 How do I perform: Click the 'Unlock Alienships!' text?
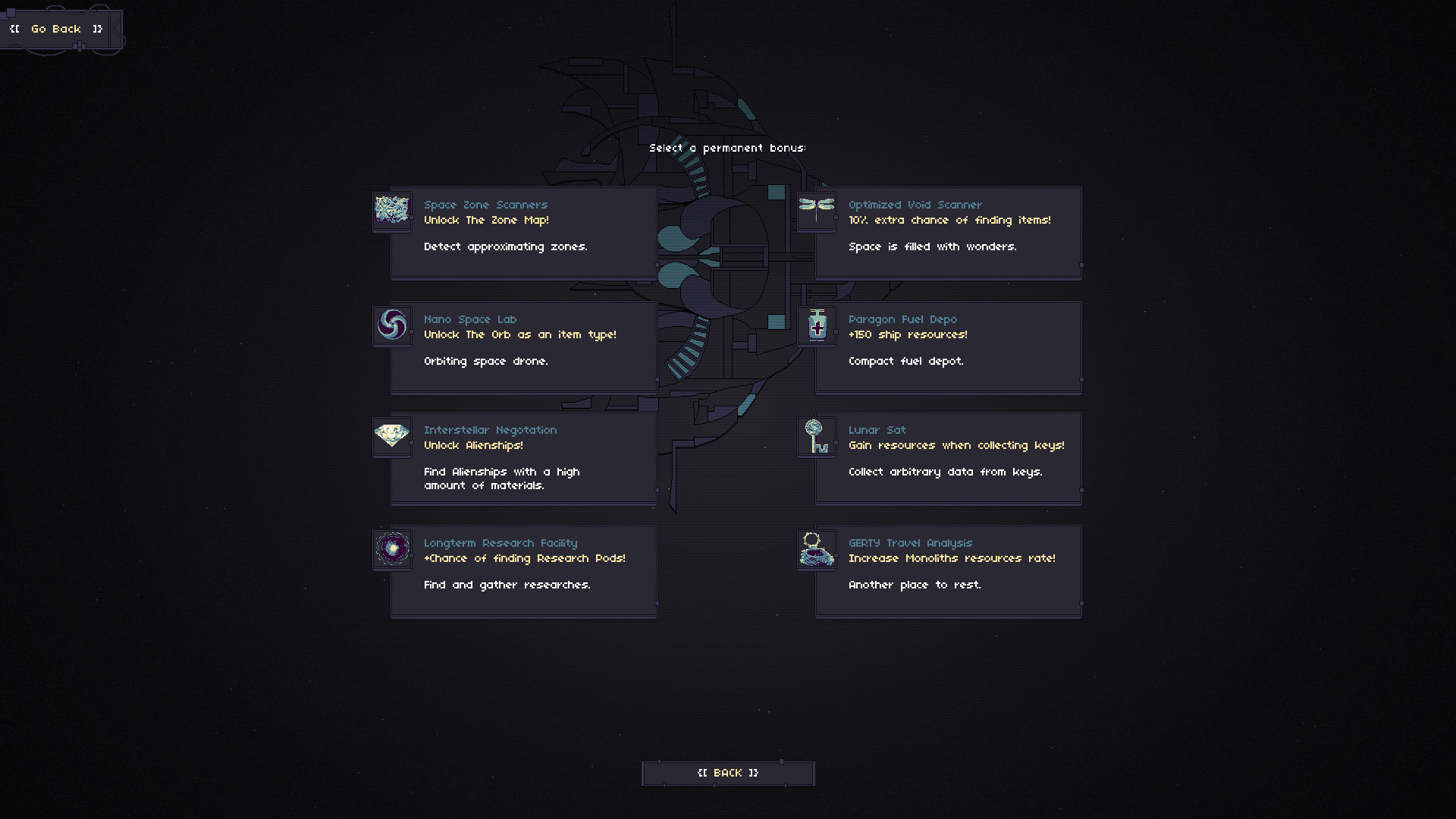click(473, 445)
